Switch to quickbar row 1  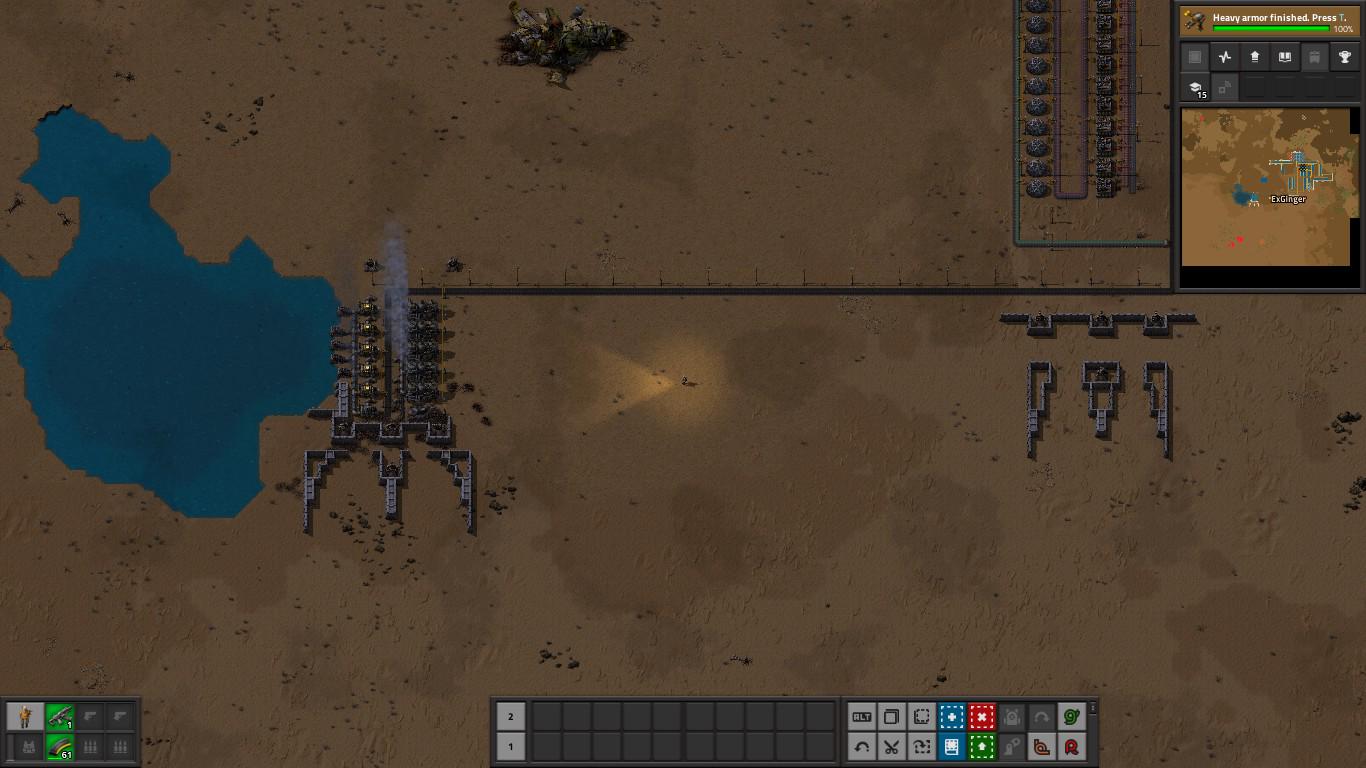pyautogui.click(x=510, y=747)
